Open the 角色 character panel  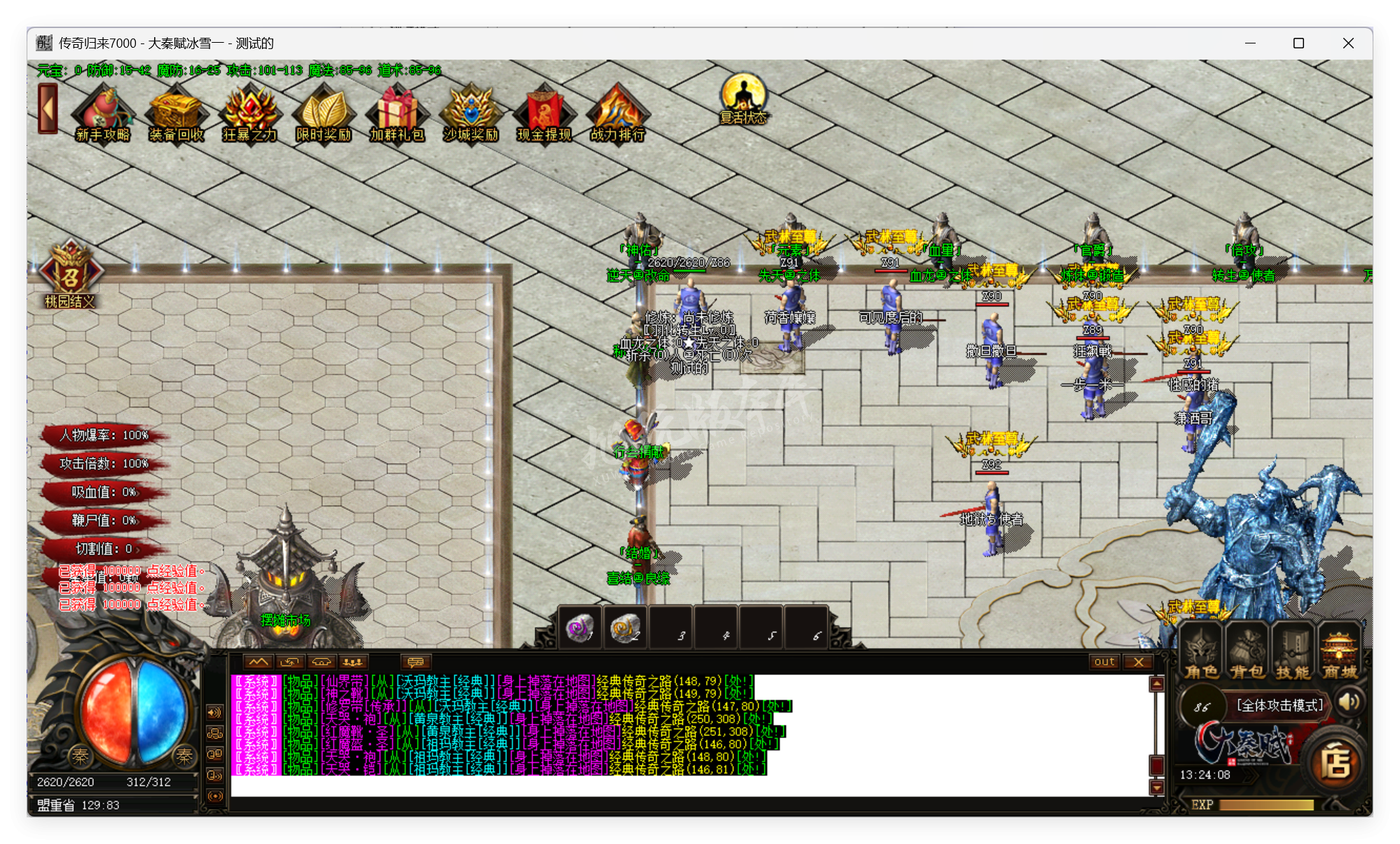[x=1201, y=652]
